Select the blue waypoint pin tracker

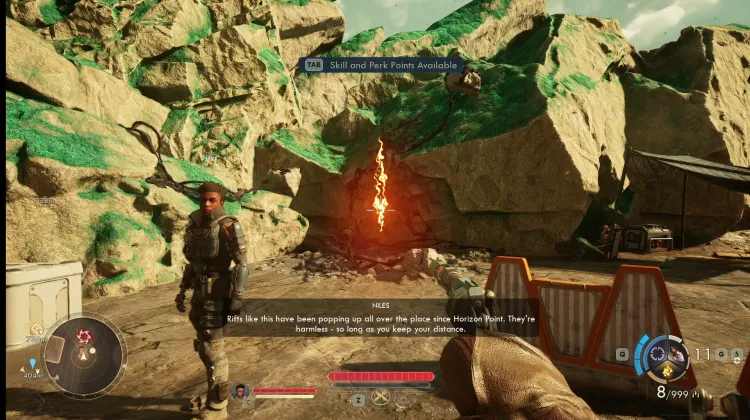pos(32,363)
